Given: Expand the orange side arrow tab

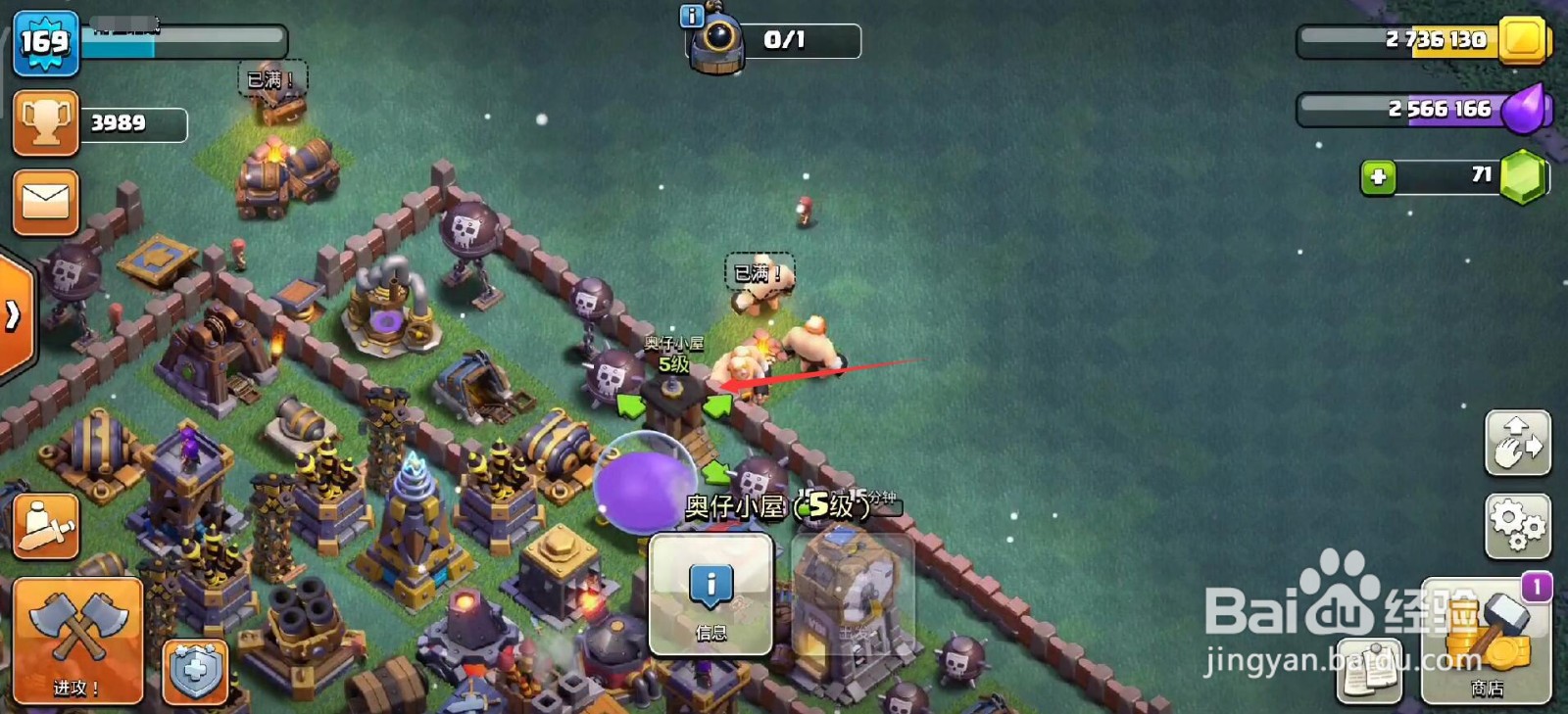Looking at the screenshot, I should 14,315.
